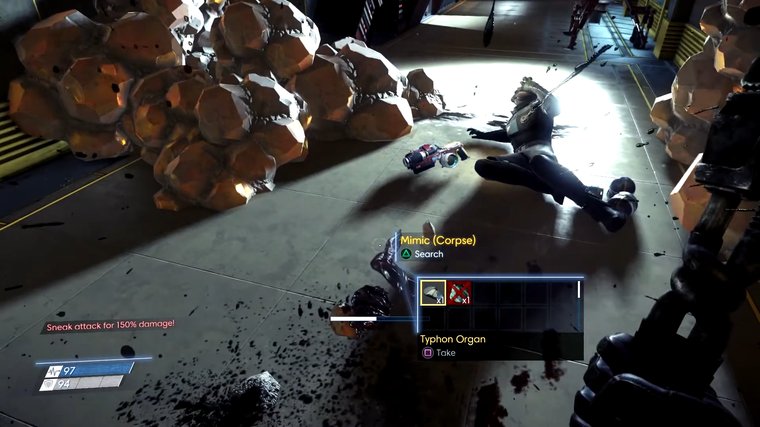
Task: Select the red-highlighted junk item slot
Action: [459, 293]
